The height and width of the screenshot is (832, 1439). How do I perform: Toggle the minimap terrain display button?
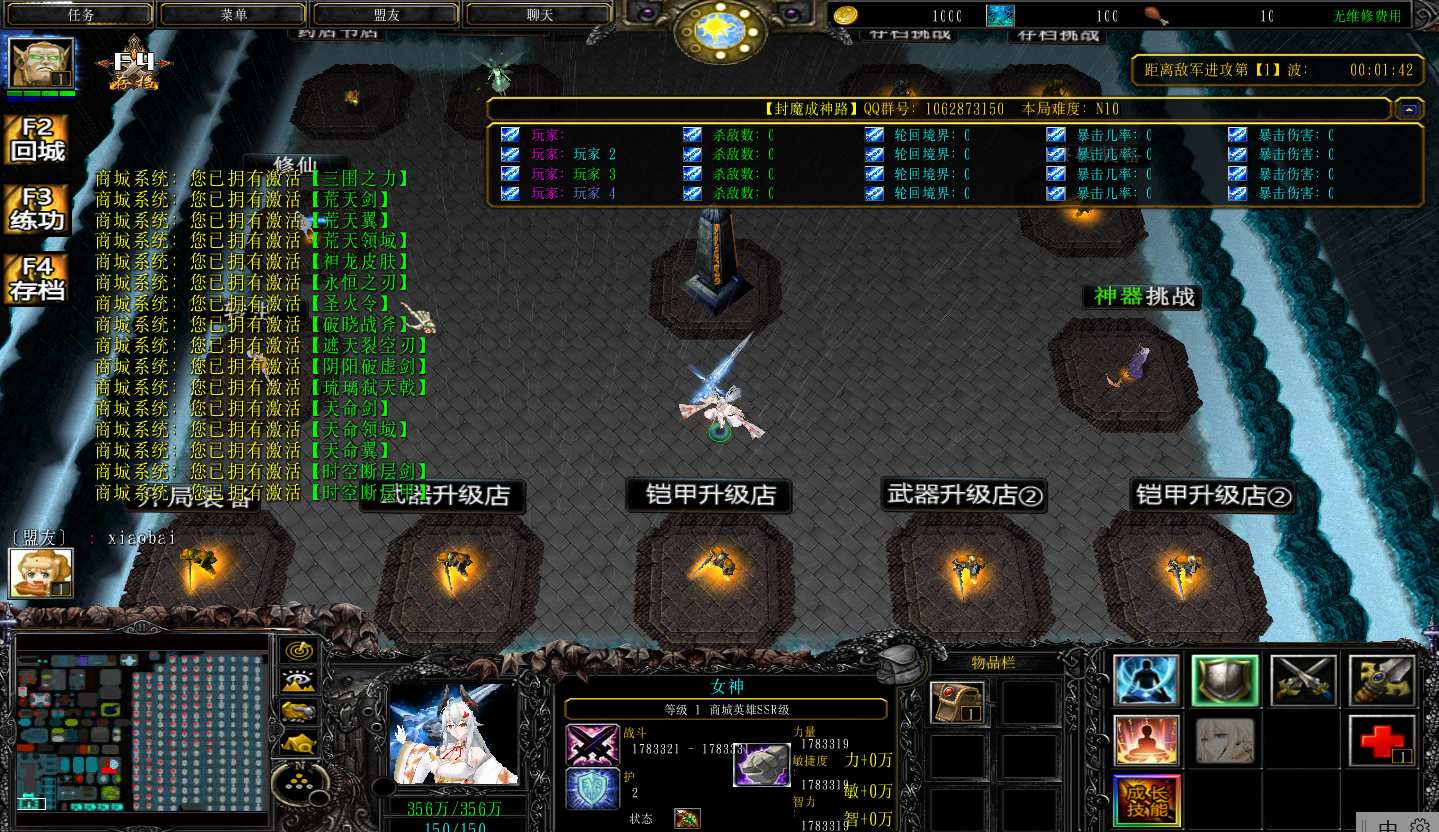tap(299, 681)
